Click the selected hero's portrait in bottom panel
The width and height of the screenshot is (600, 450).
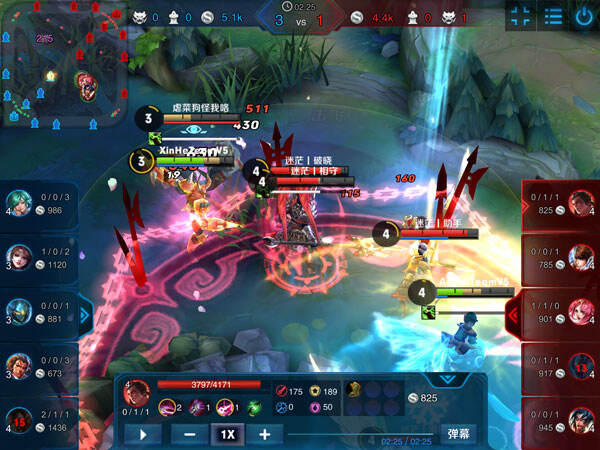tap(137, 391)
